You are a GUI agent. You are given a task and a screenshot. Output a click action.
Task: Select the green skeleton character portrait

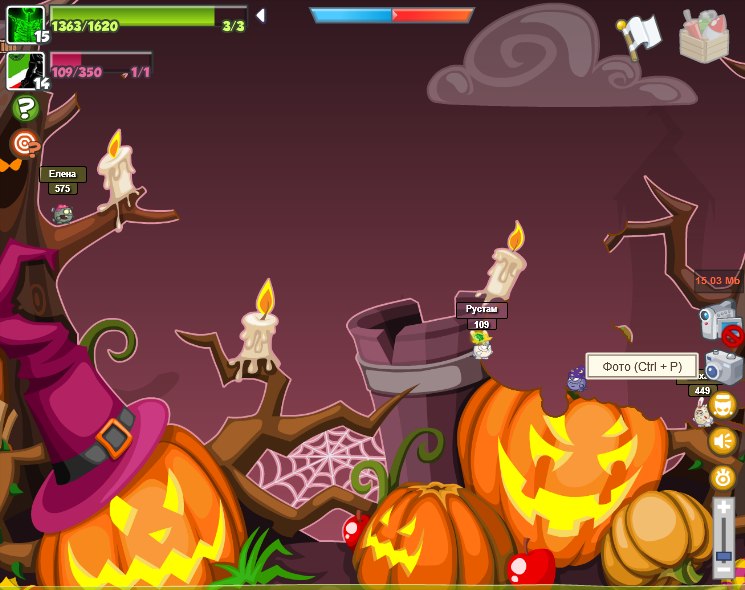(x=25, y=24)
